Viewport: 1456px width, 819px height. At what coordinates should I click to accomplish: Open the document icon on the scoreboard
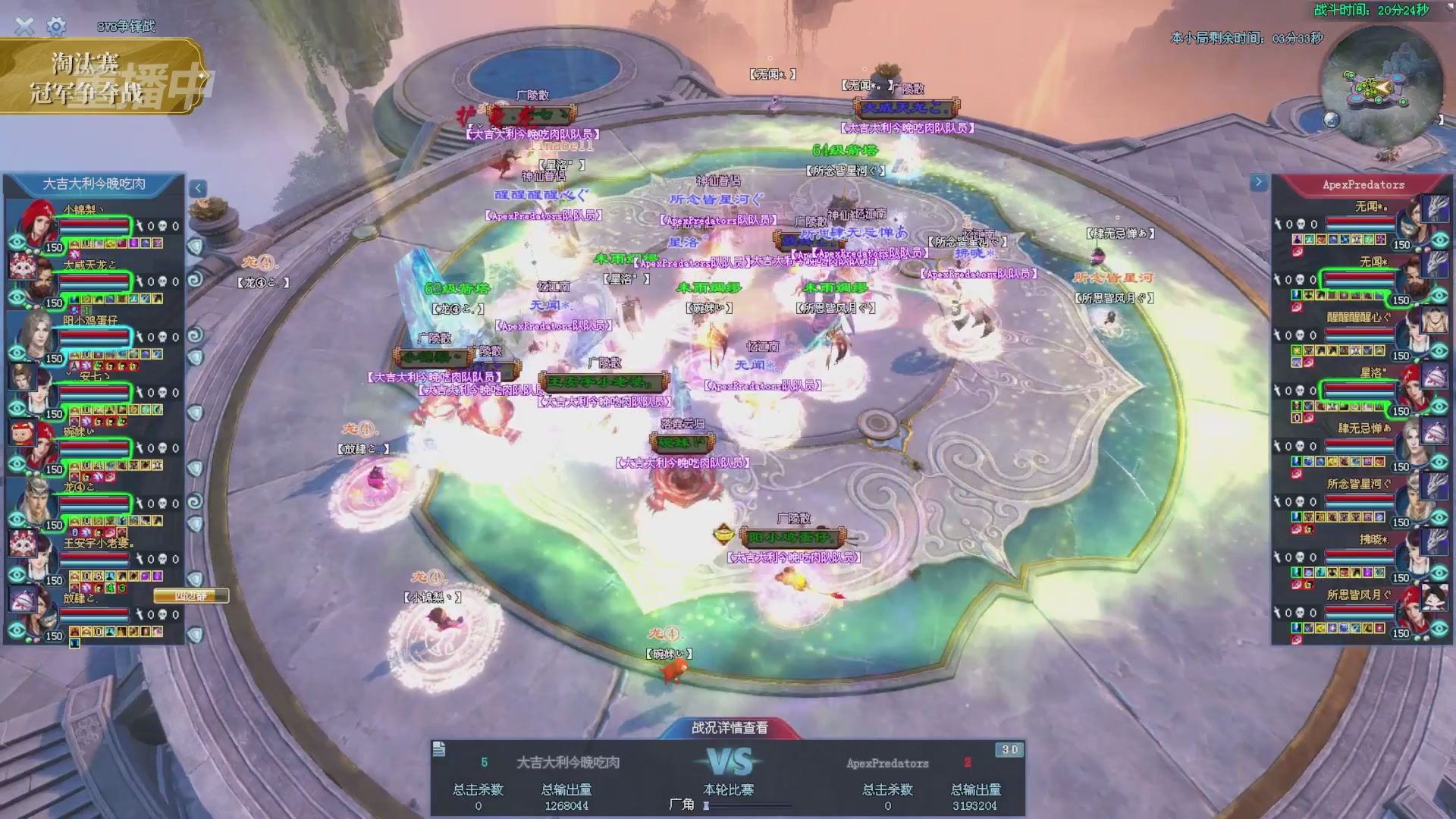pos(439,749)
